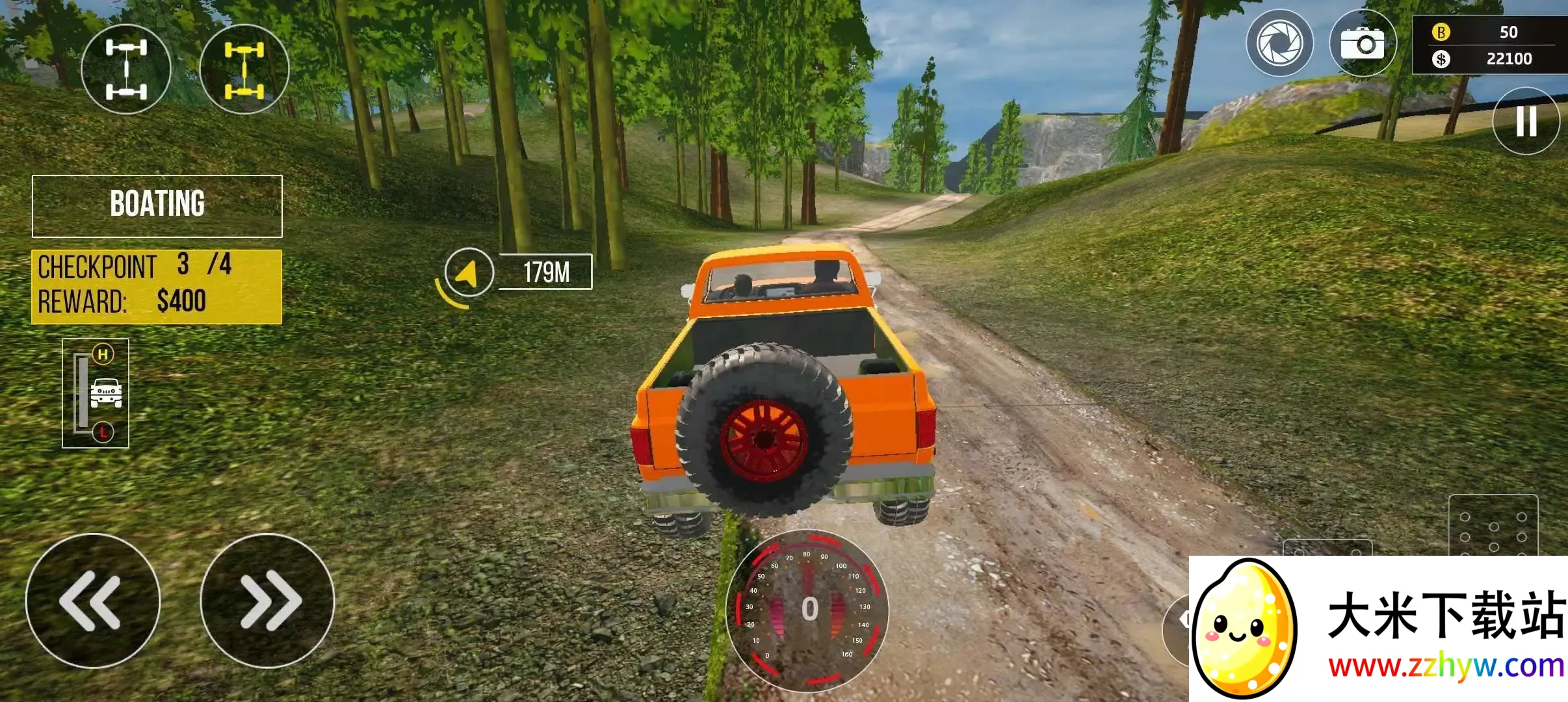Activate the yellow drivetrain mode icon
The image size is (1568, 702).
244,70
